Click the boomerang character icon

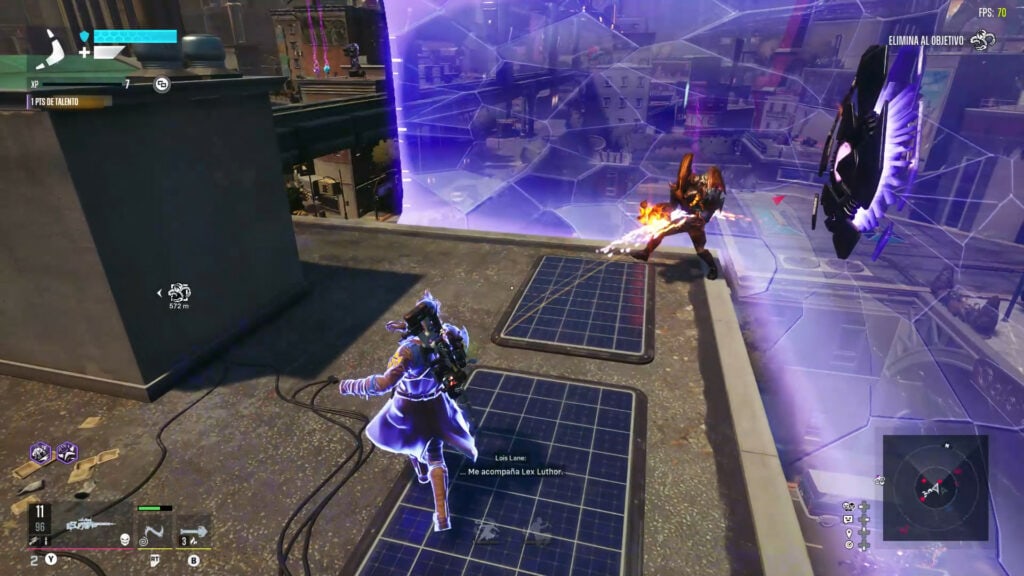pos(52,43)
